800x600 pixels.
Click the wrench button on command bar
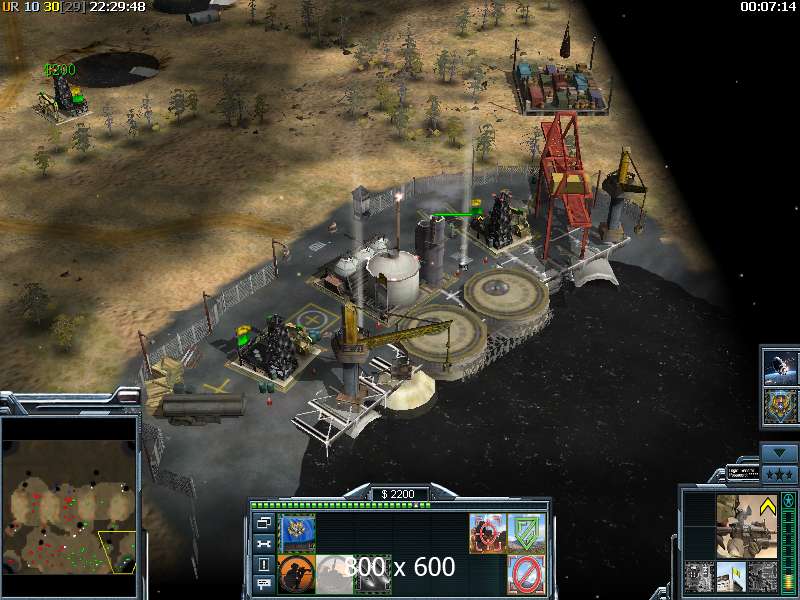(x=263, y=543)
